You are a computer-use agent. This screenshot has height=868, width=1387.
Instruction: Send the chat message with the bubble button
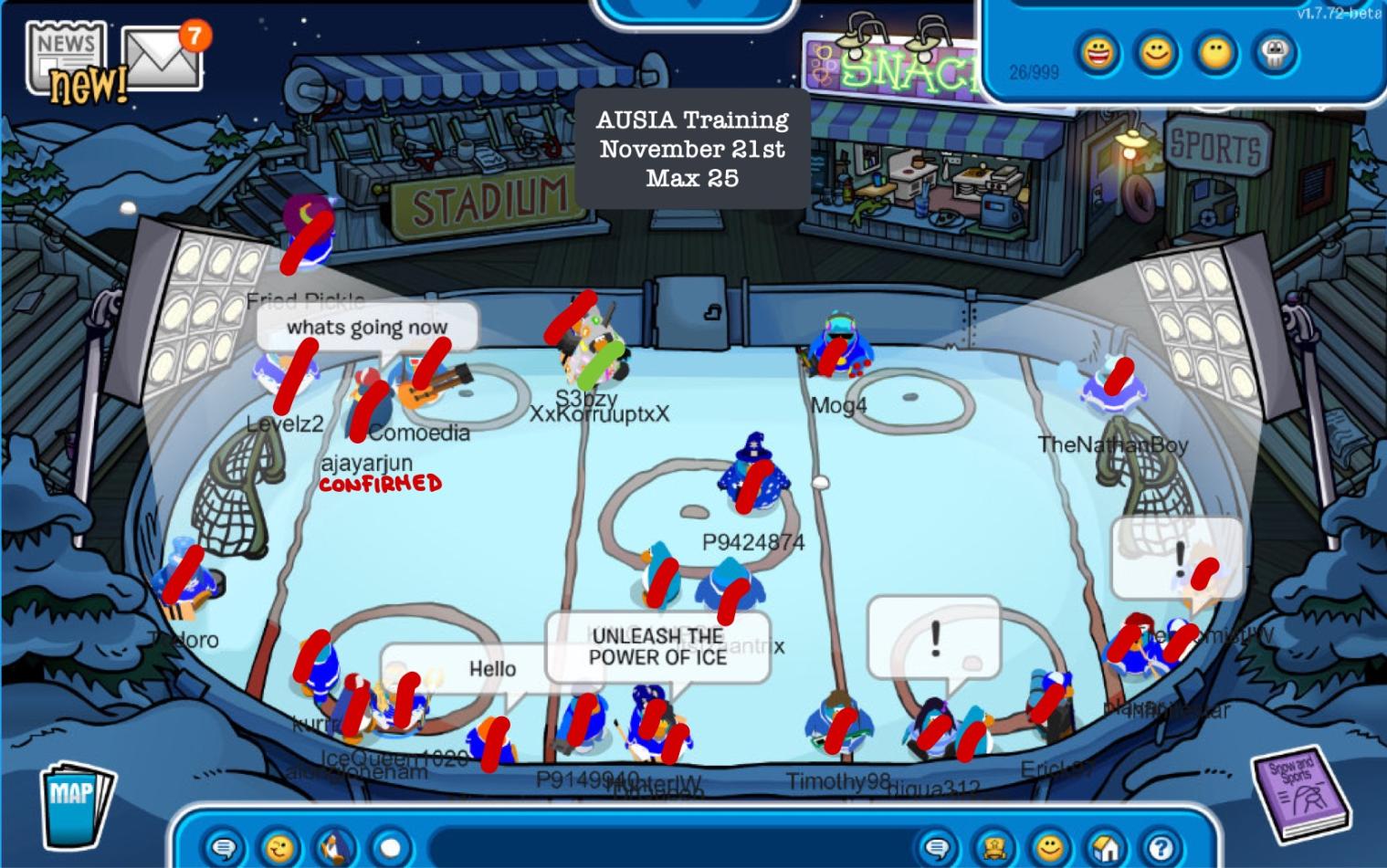[936, 848]
